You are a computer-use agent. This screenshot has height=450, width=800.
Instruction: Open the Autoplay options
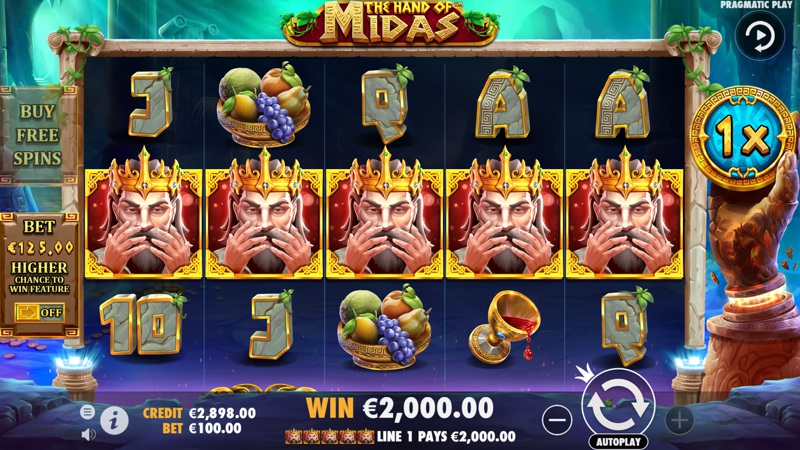click(617, 441)
